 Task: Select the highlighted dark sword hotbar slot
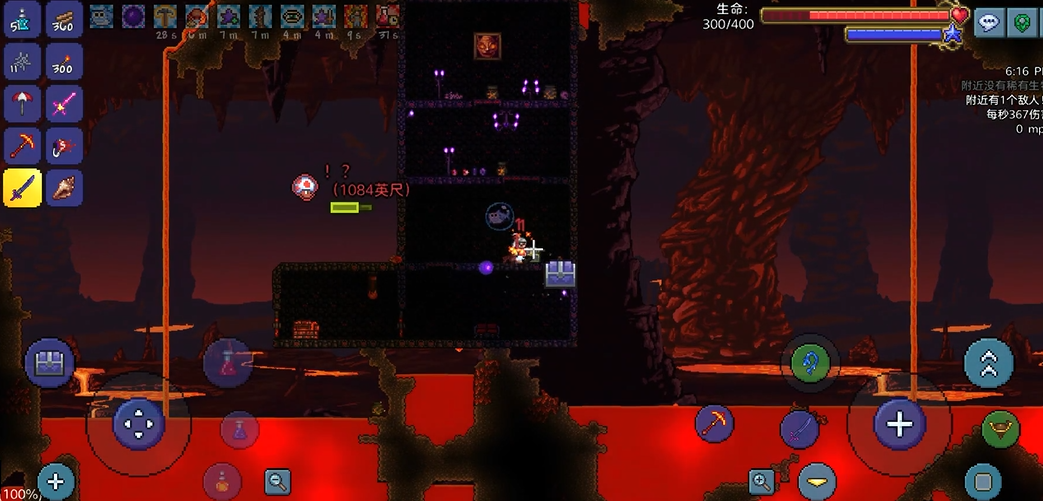tap(22, 187)
